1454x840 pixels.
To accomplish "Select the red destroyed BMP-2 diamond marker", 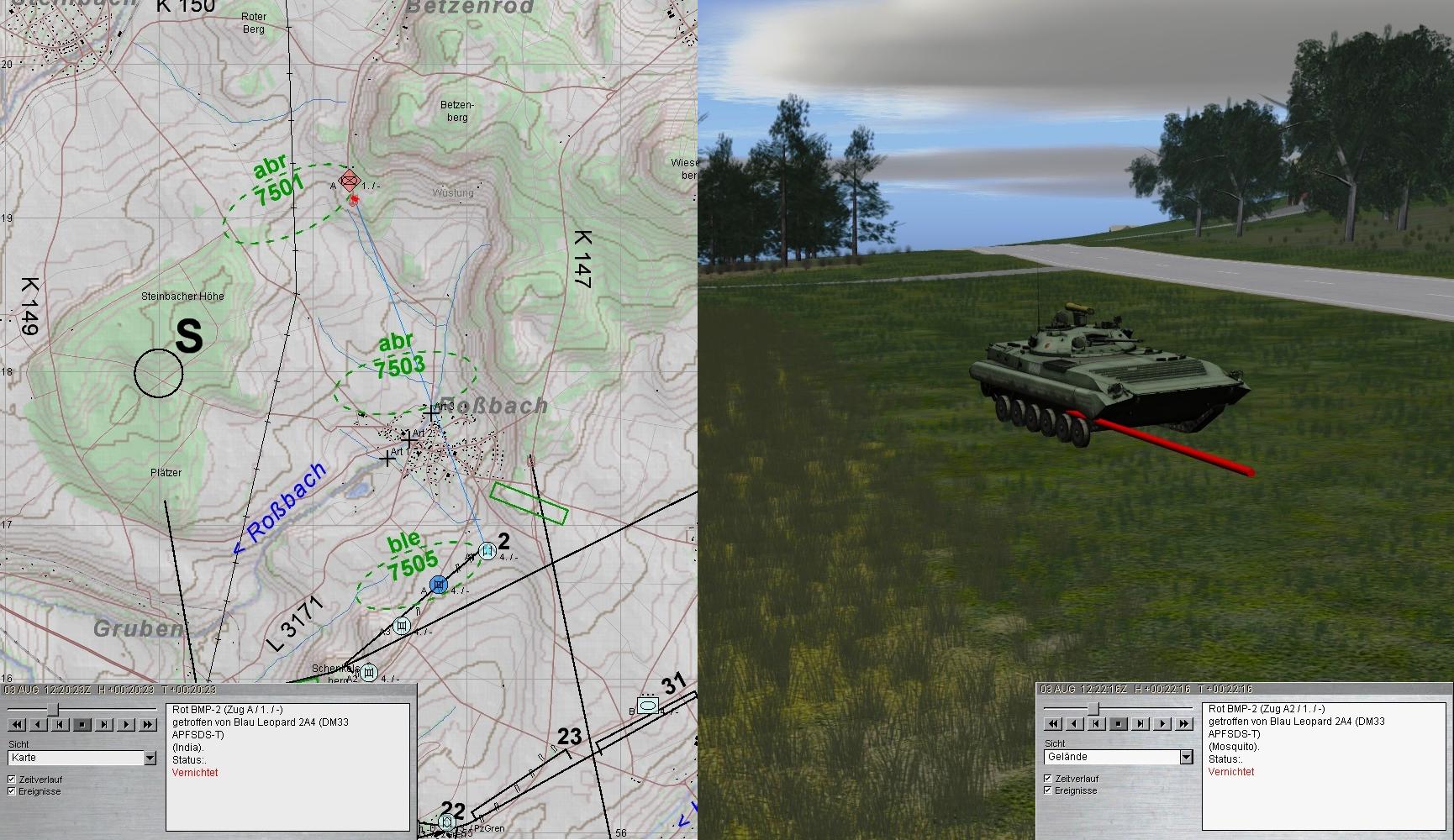I will 350,181.
